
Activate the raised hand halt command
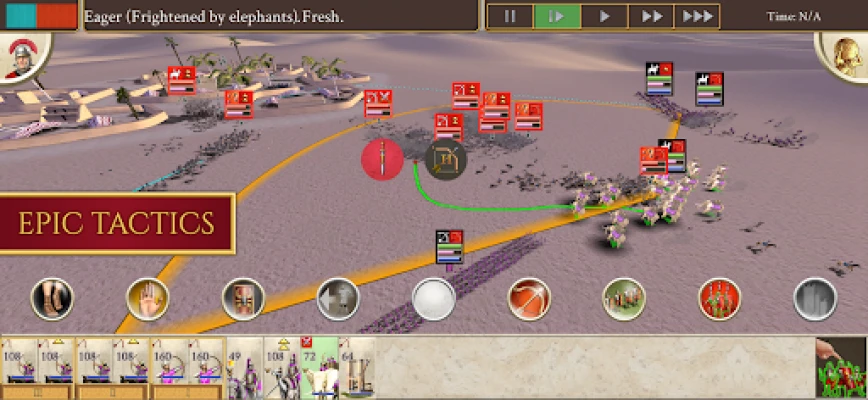tap(147, 299)
